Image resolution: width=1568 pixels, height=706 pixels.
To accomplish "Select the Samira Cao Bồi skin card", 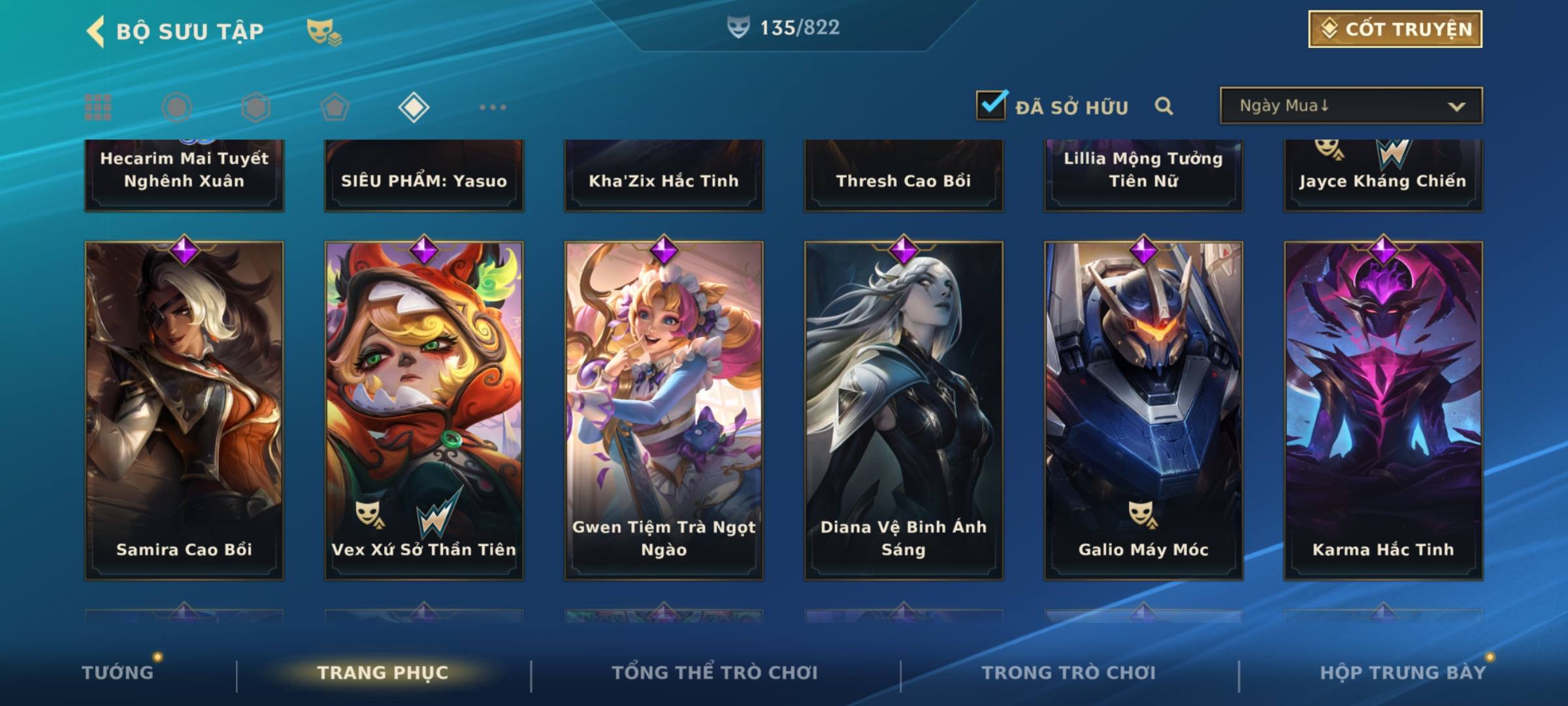I will tap(184, 411).
